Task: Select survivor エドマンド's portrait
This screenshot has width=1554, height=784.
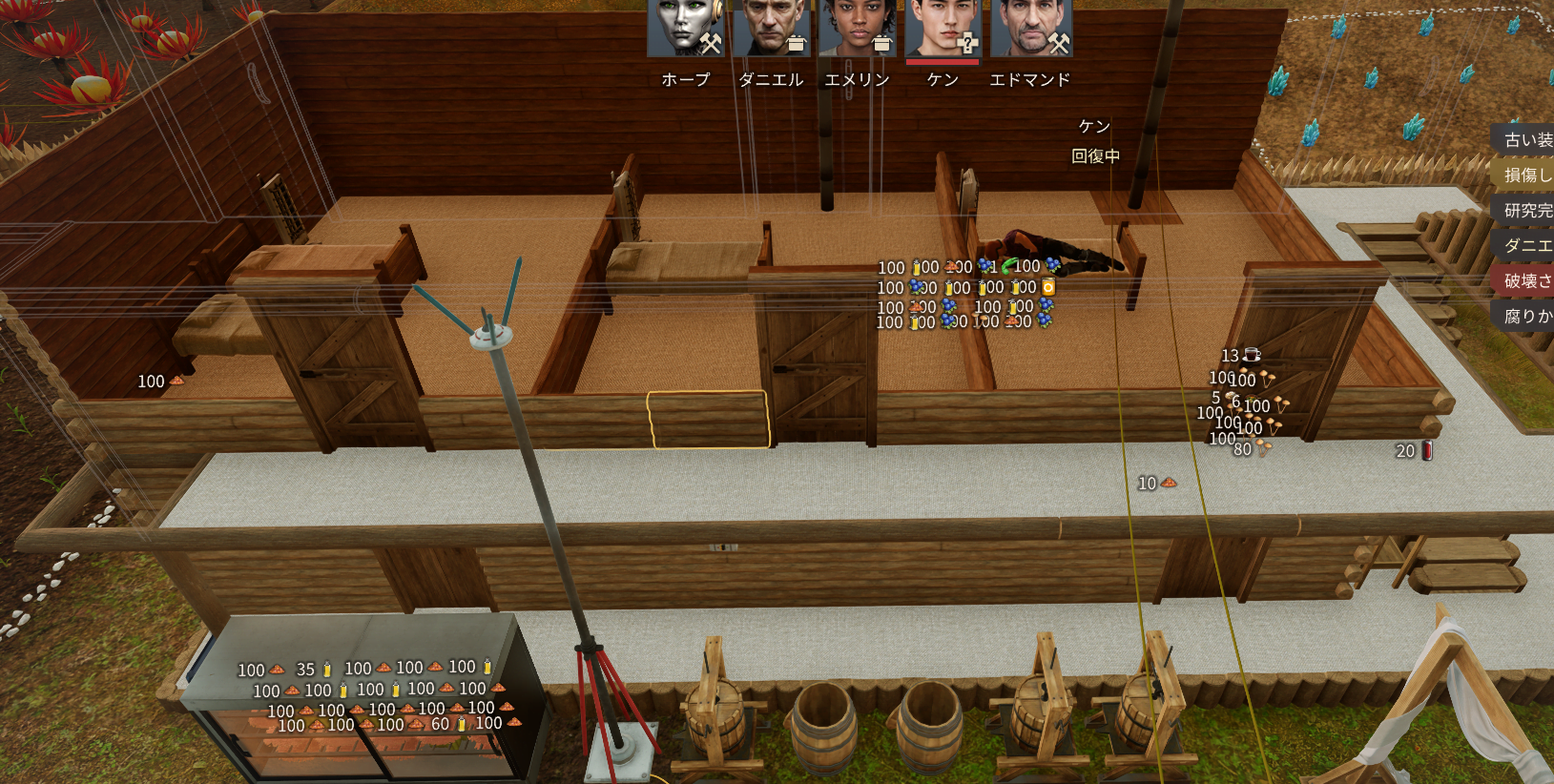Action: point(1030,29)
